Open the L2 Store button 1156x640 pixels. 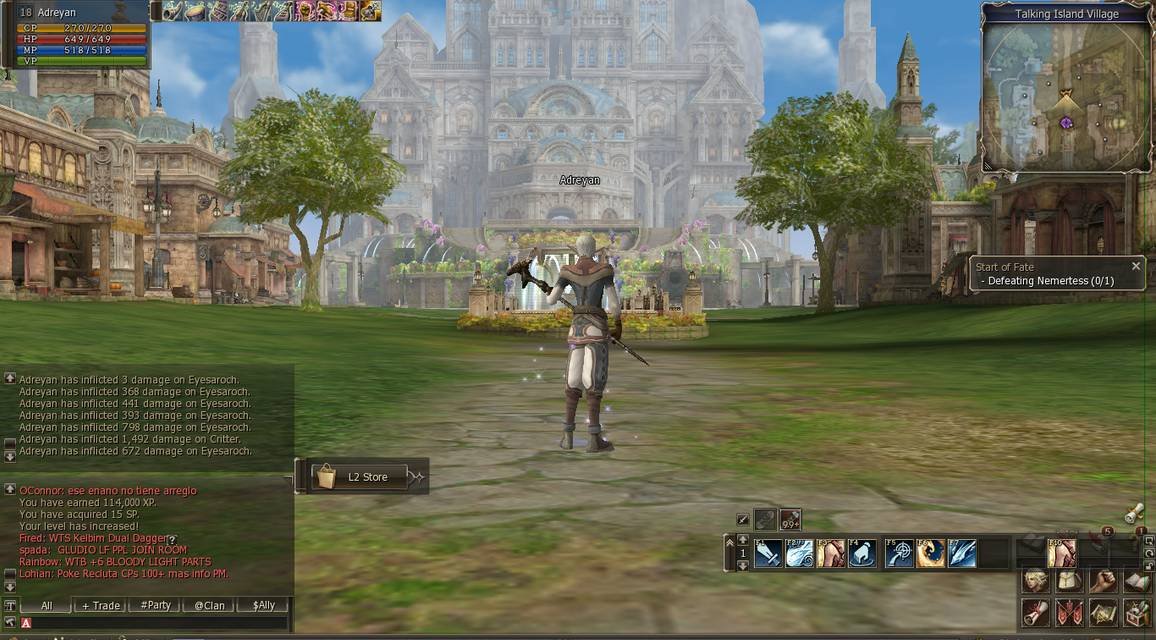point(361,477)
